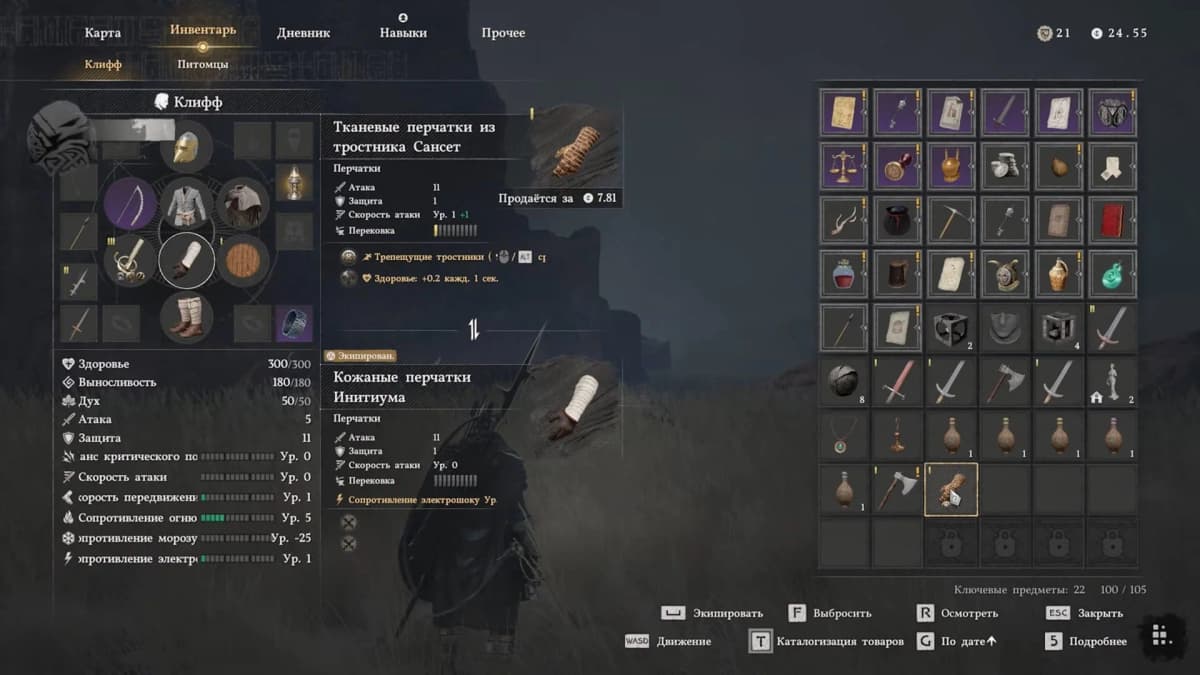Select the pickaxe in the inventory
Image resolution: width=1200 pixels, height=675 pixels.
951,219
